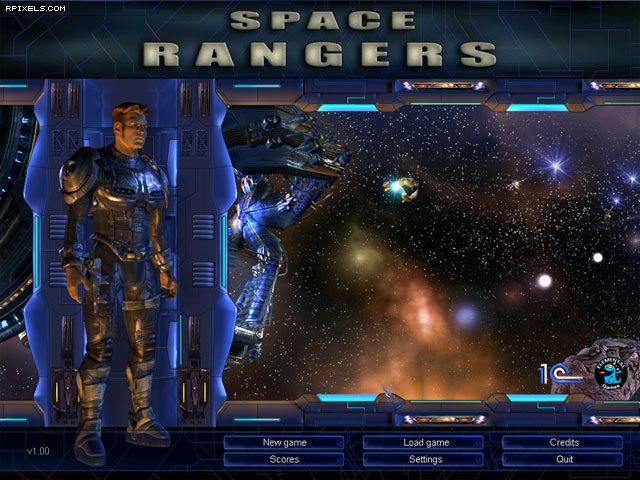Viewport: 640px width, 480px height.
Task: Open the Settings menu
Action: pos(425,460)
